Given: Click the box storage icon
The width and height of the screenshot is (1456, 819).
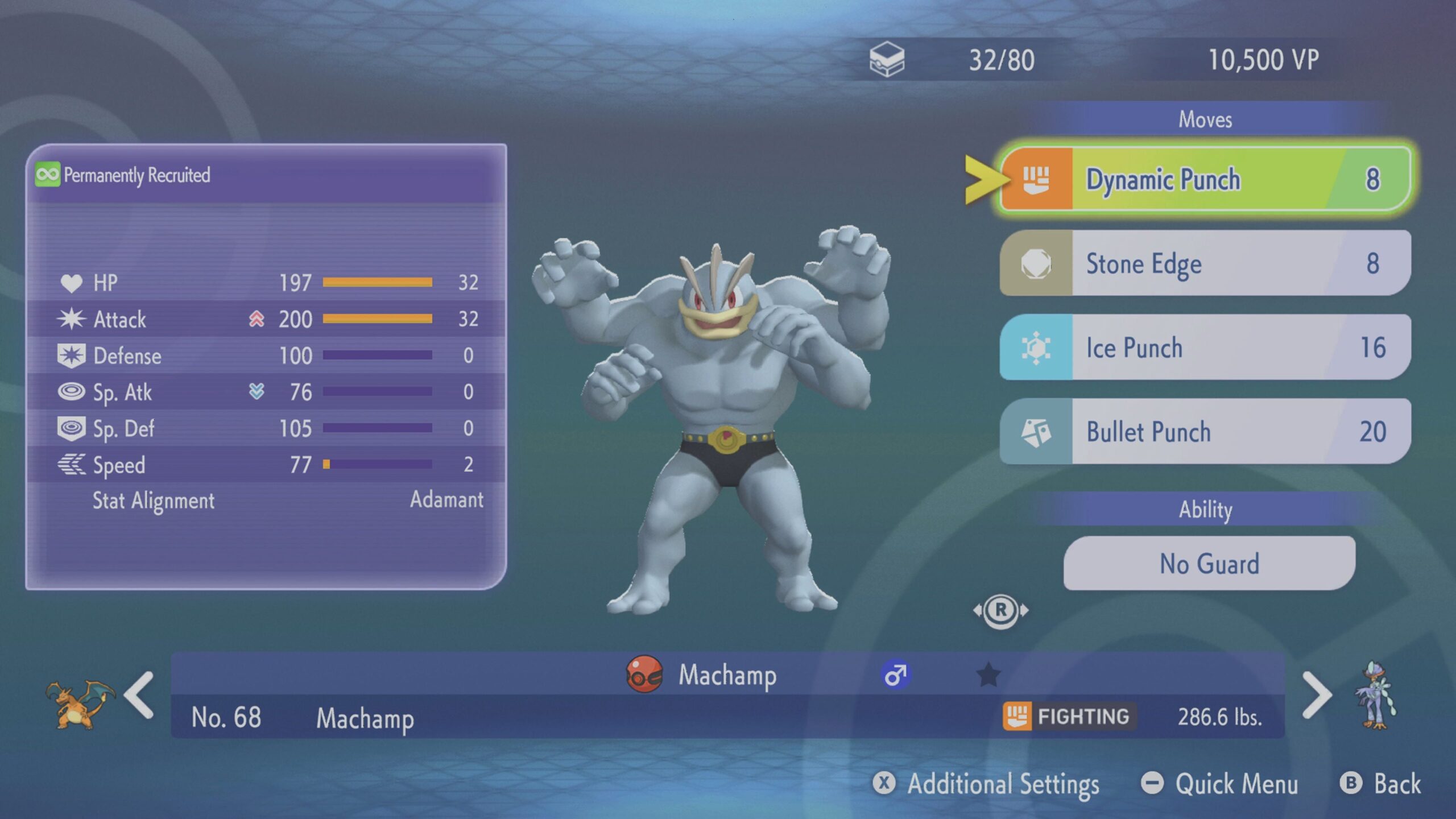Looking at the screenshot, I should (x=887, y=60).
